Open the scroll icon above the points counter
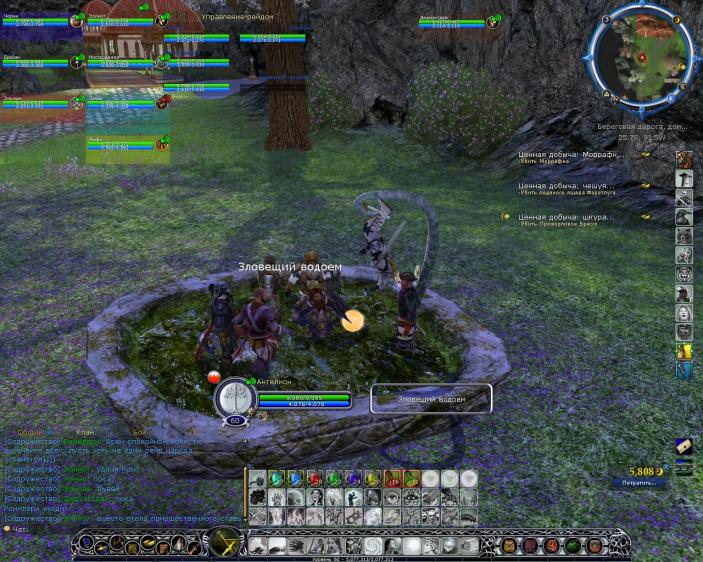Screen dimensions: 703x562 tap(684, 447)
